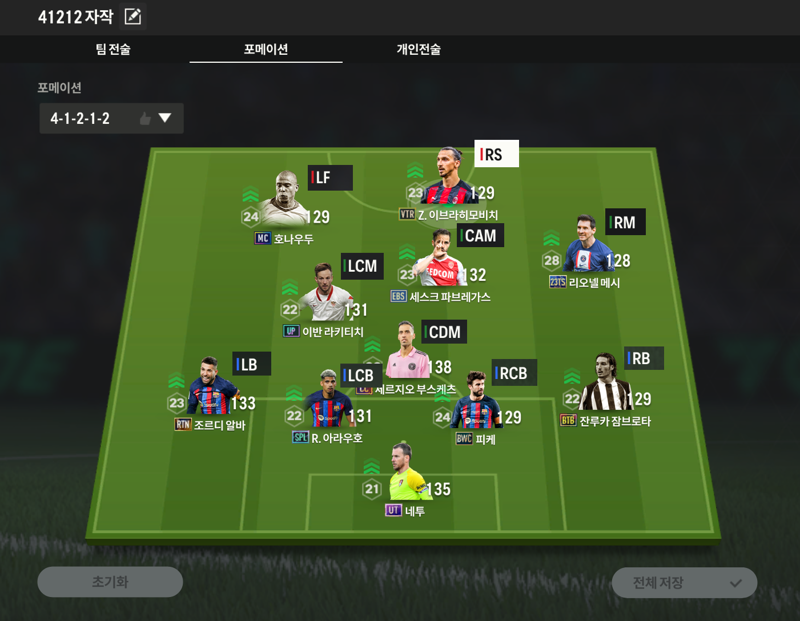Pick center back R. 아라우호
Viewport: 800px width, 621px height.
coord(328,402)
